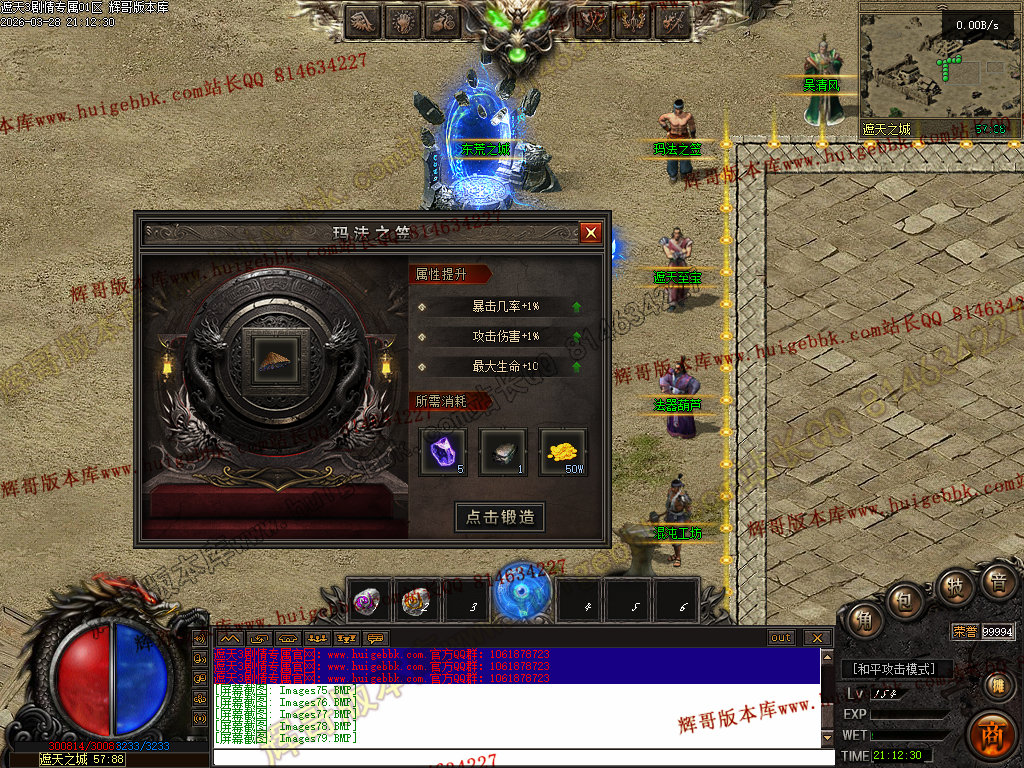Screen dimensions: 1024x768
Task: Open the winged boot icon in top bar
Action: pyautogui.click(x=363, y=20)
